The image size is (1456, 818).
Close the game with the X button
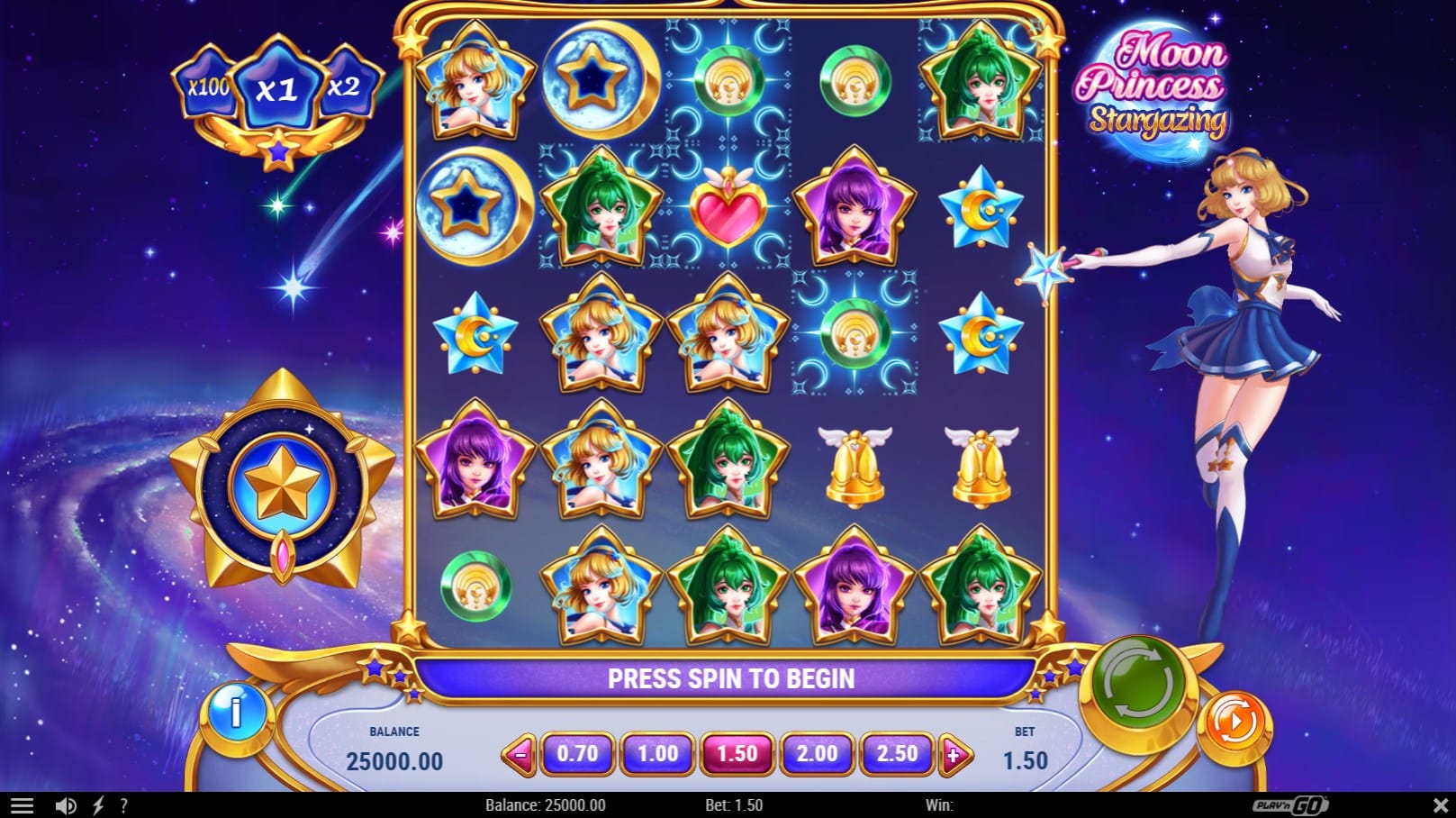click(1440, 804)
